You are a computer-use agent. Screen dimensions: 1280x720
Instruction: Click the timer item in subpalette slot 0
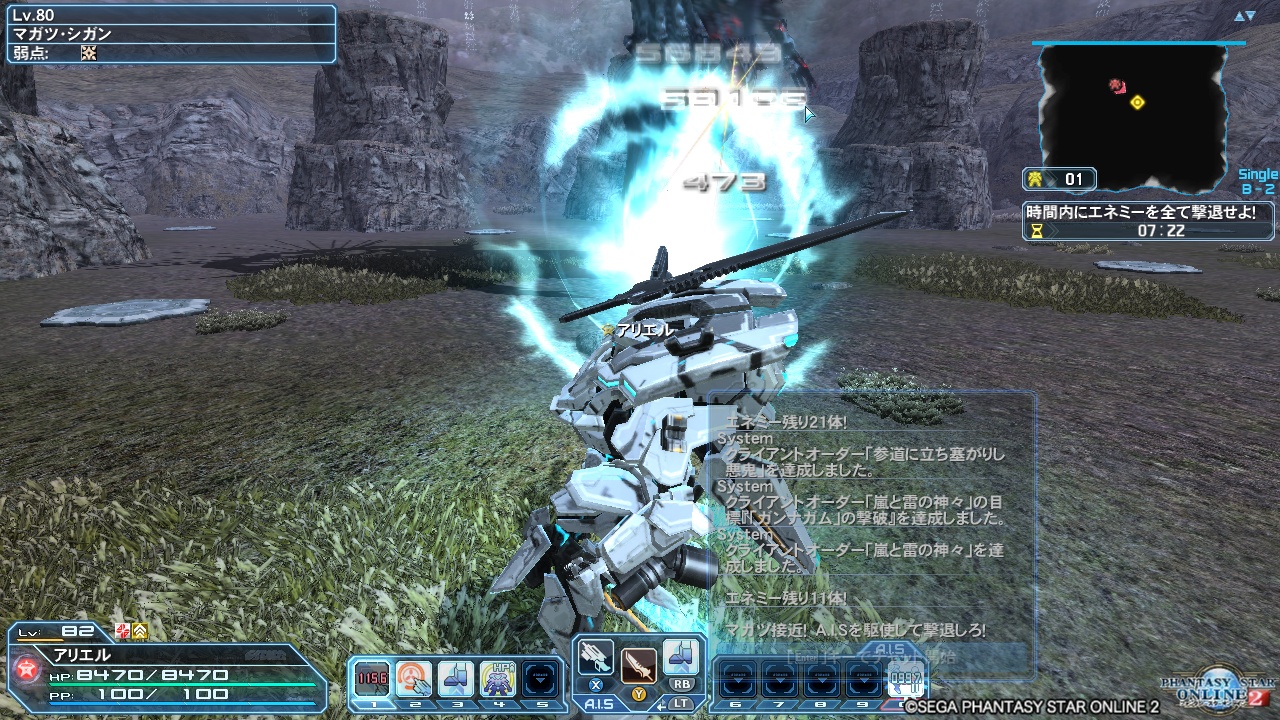coord(906,679)
